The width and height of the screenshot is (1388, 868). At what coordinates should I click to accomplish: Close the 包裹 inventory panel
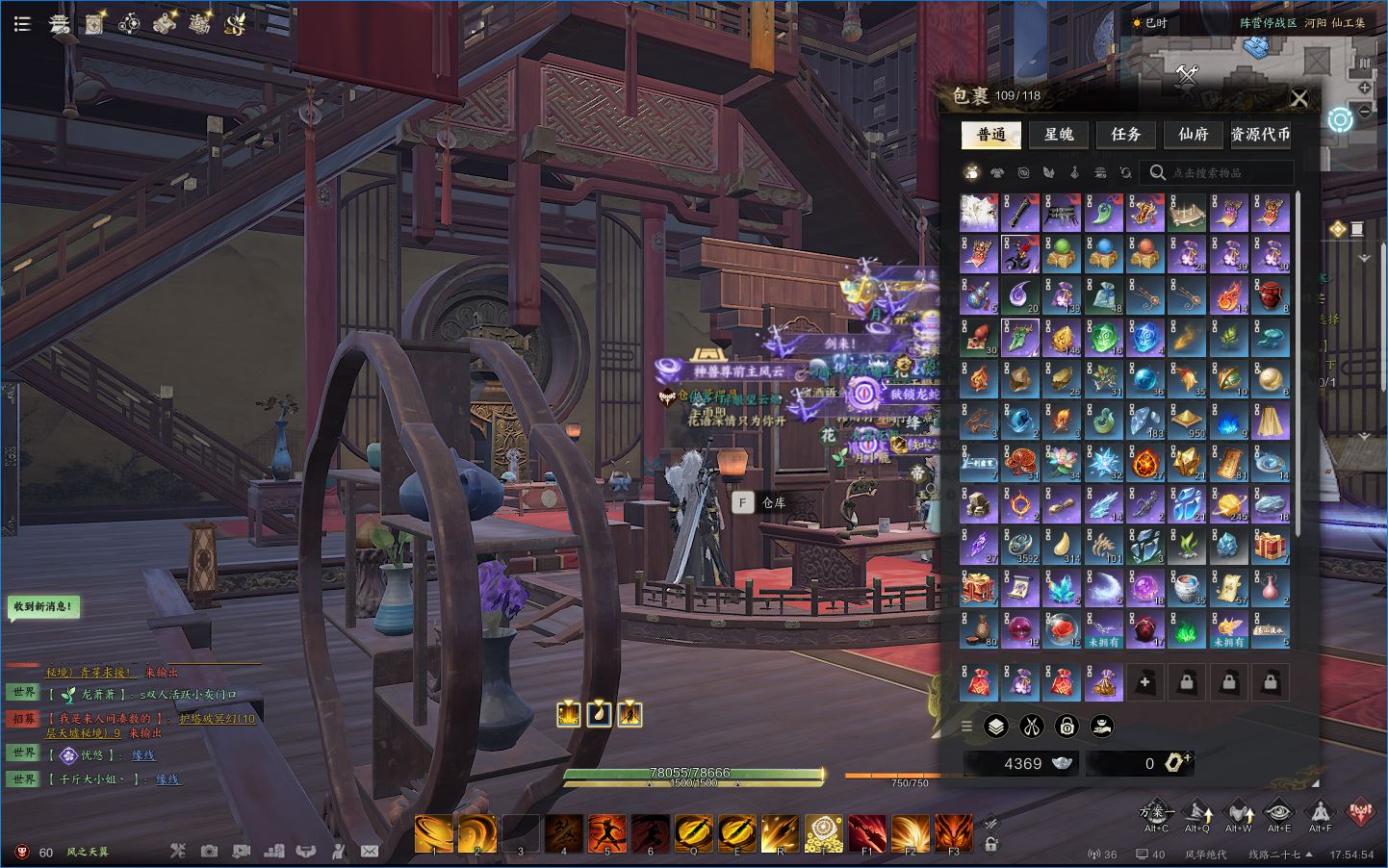(1299, 98)
